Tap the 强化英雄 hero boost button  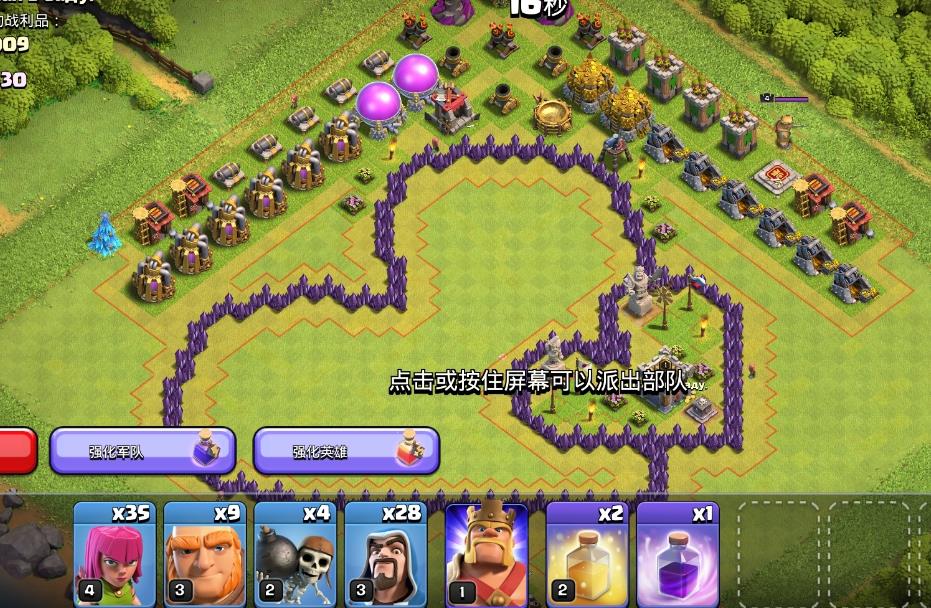[x=346, y=451]
